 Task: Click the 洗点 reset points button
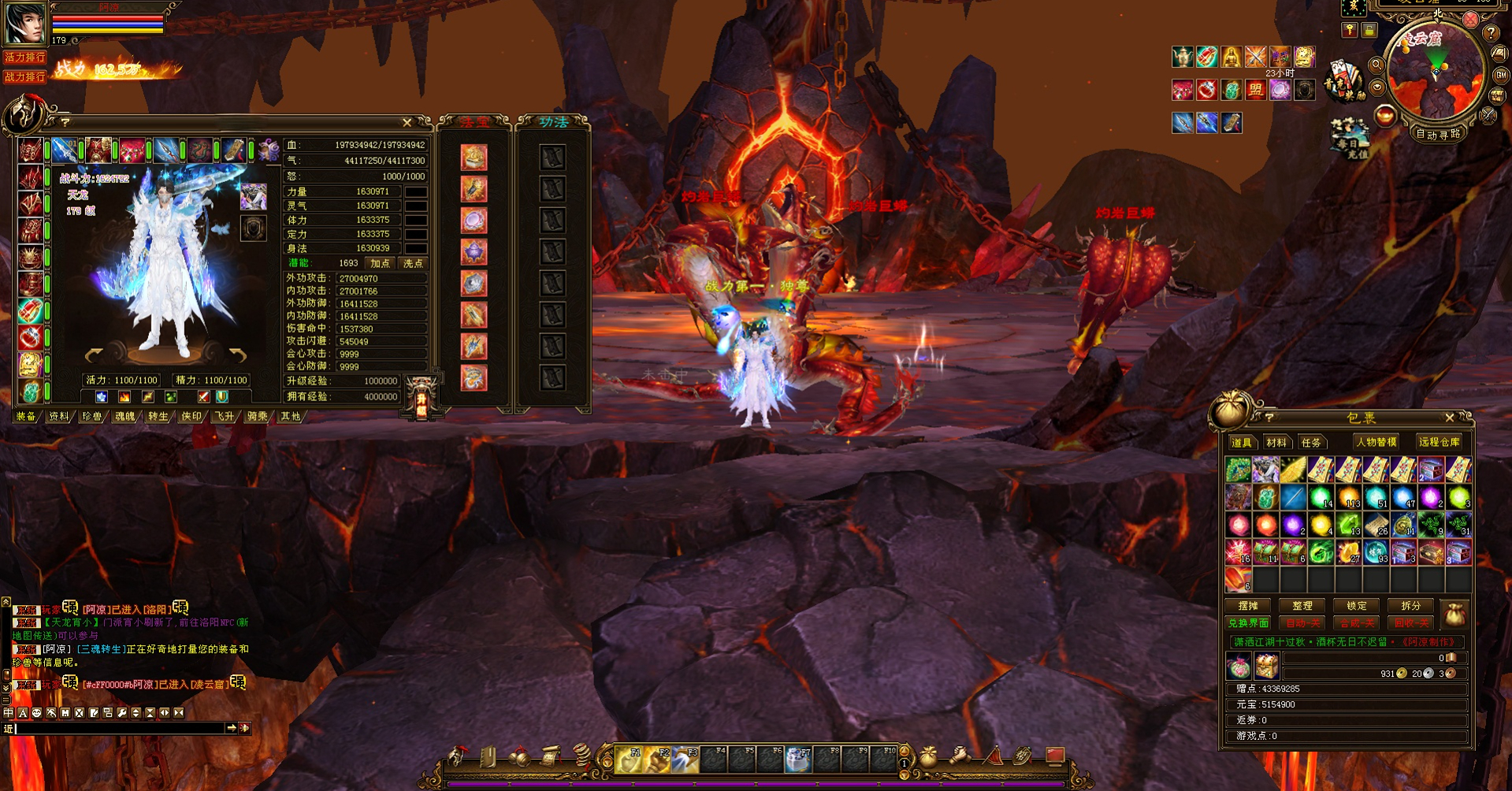[413, 263]
